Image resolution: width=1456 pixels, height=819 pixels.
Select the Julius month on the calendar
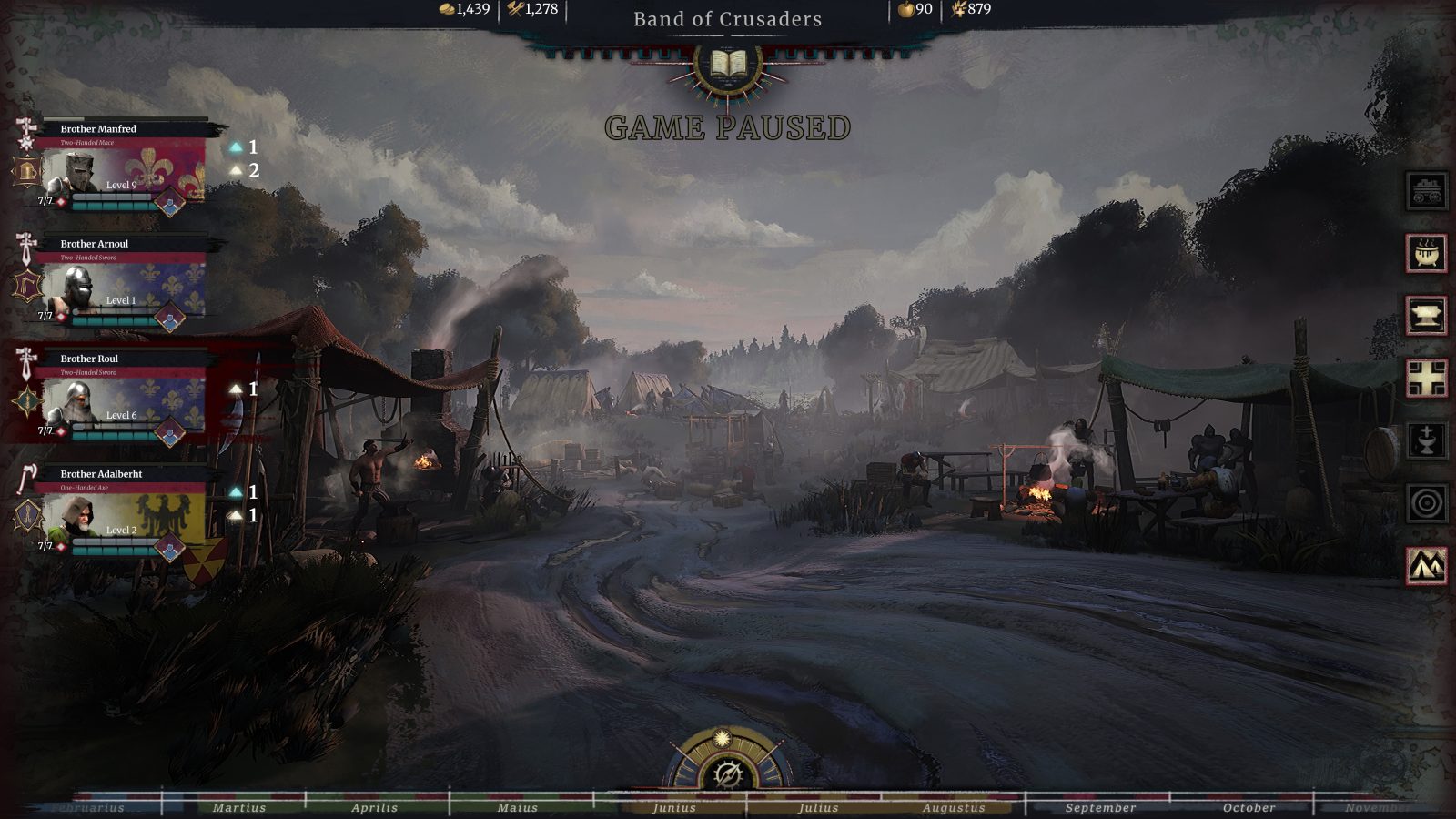pos(820,806)
